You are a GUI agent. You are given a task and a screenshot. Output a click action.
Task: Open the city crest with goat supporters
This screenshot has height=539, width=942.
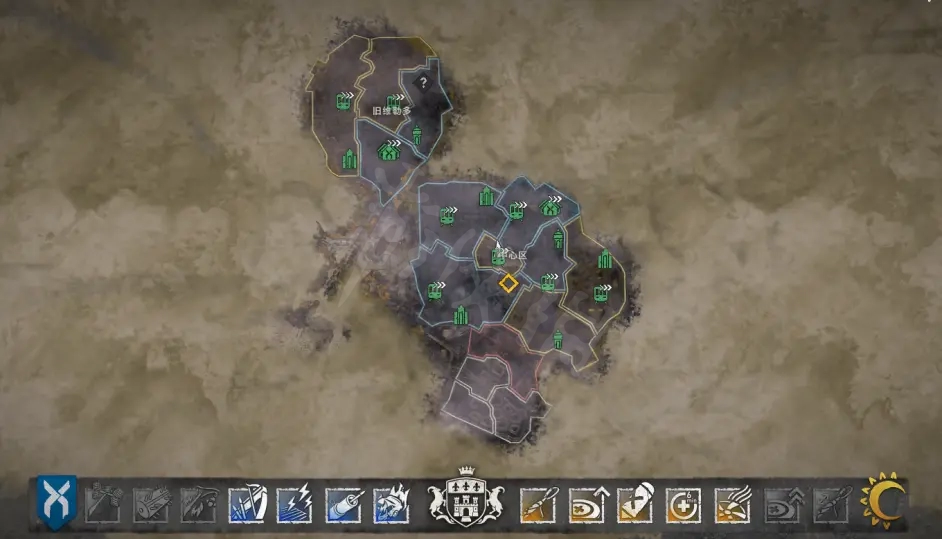point(464,497)
